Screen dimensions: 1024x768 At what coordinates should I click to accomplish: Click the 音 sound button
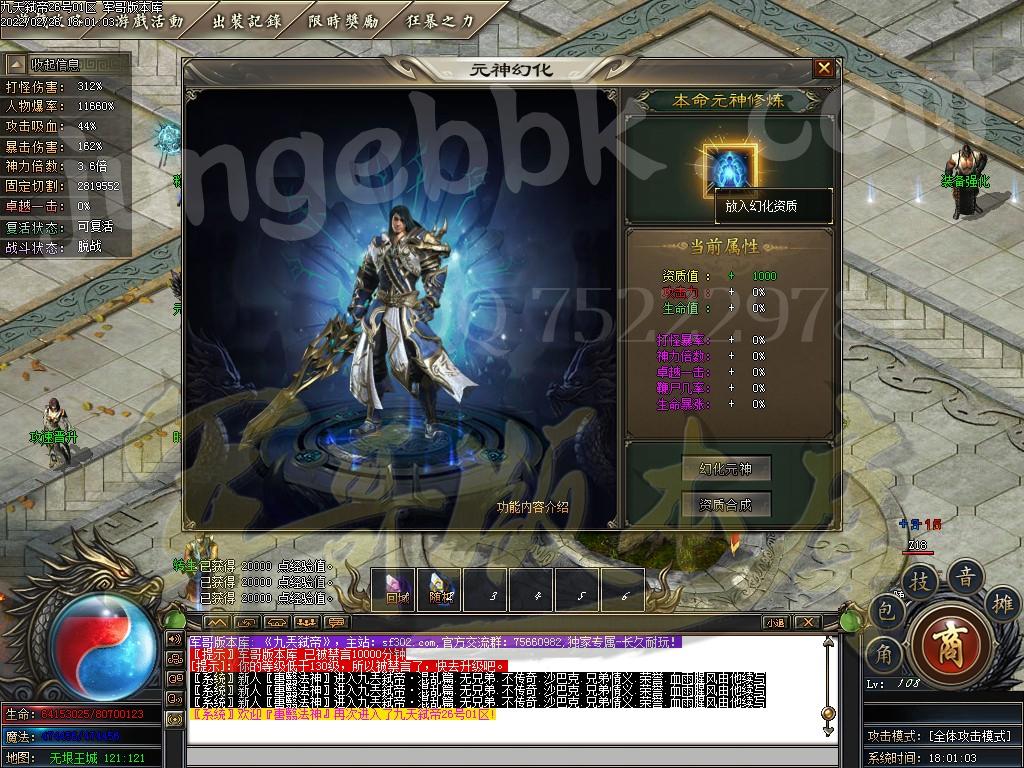pyautogui.click(x=966, y=575)
